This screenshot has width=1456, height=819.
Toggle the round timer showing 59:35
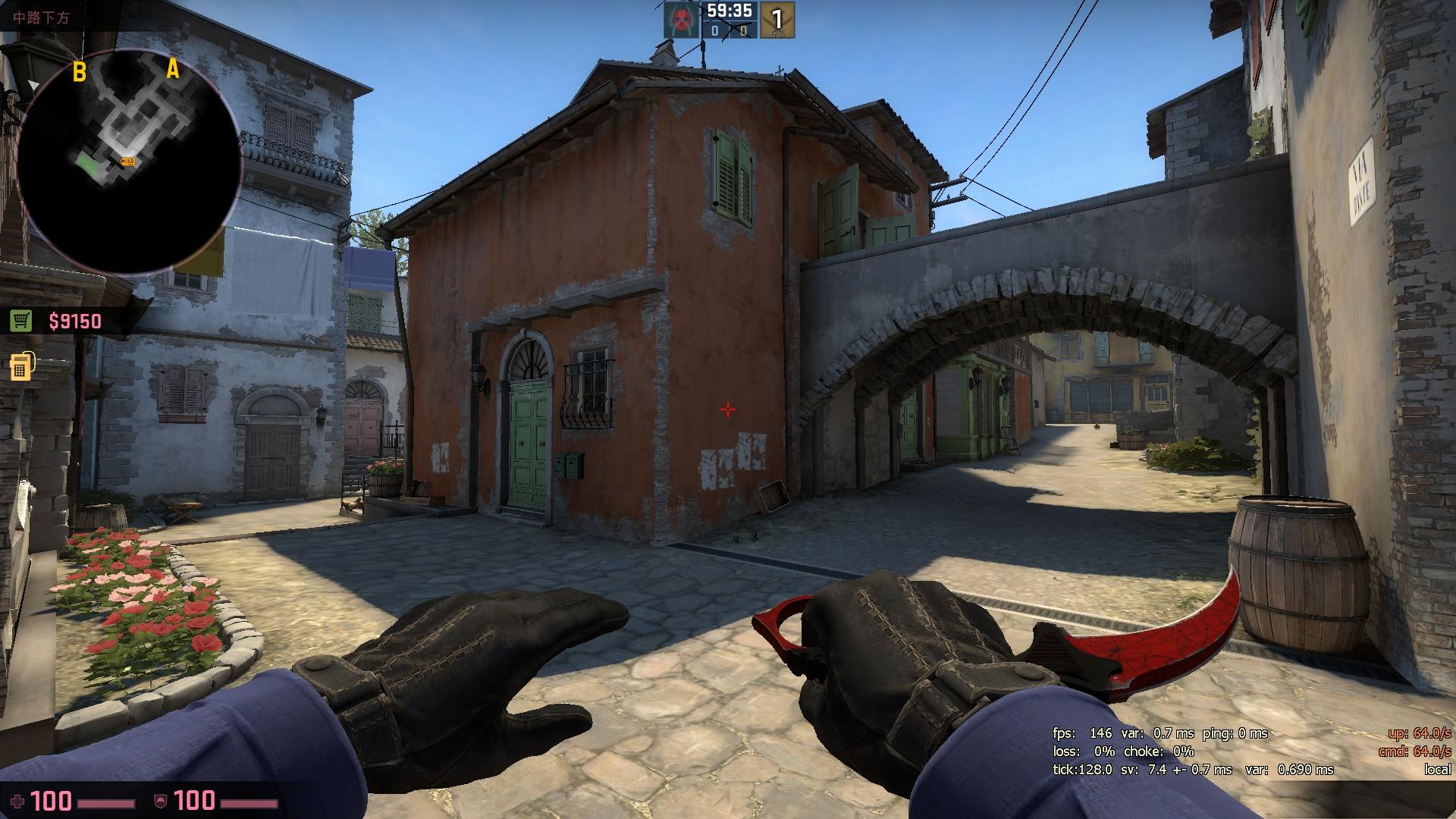[x=730, y=11]
